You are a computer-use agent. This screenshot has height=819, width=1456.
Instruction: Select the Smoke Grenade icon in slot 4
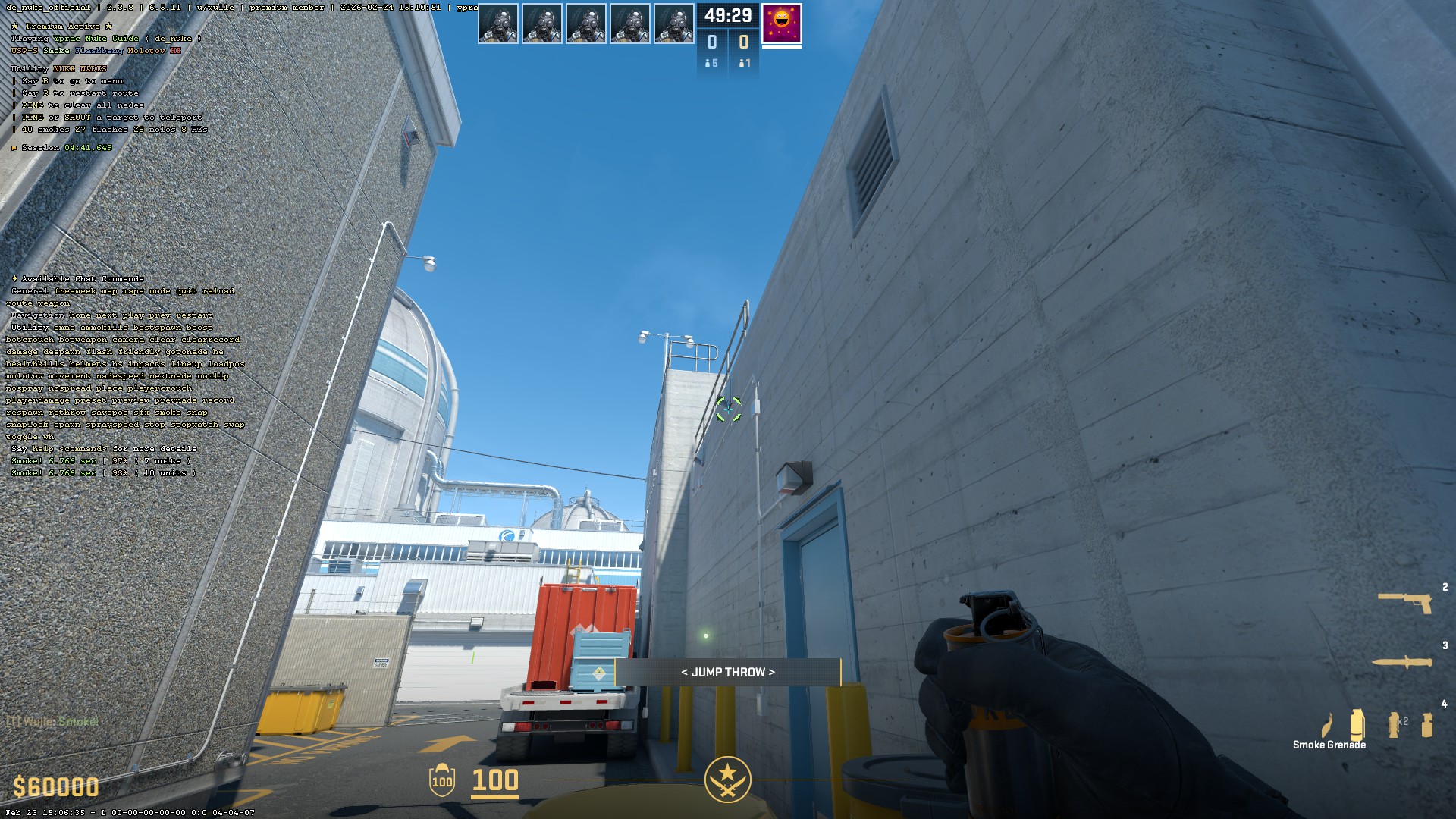1357,725
